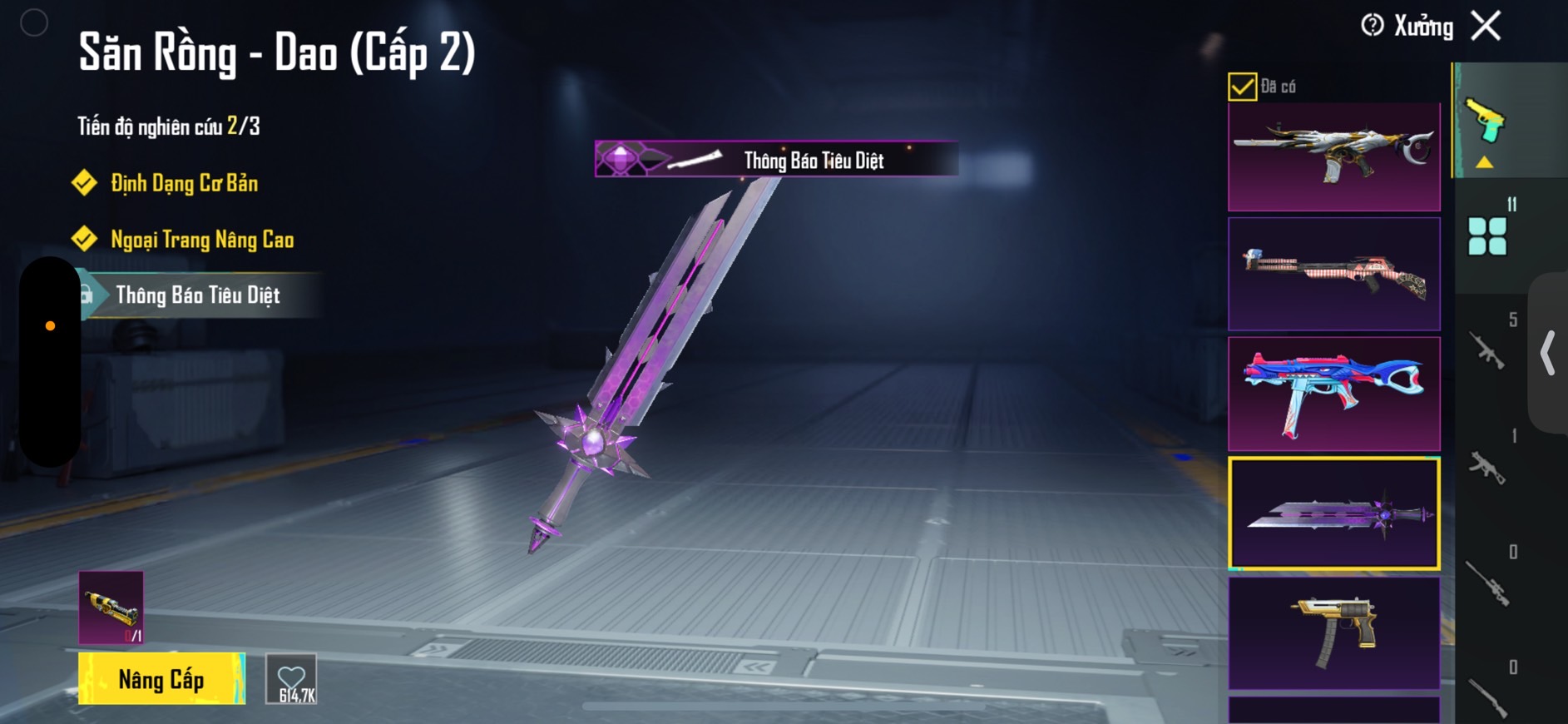Tap the upgrade material item slot

pos(111,607)
